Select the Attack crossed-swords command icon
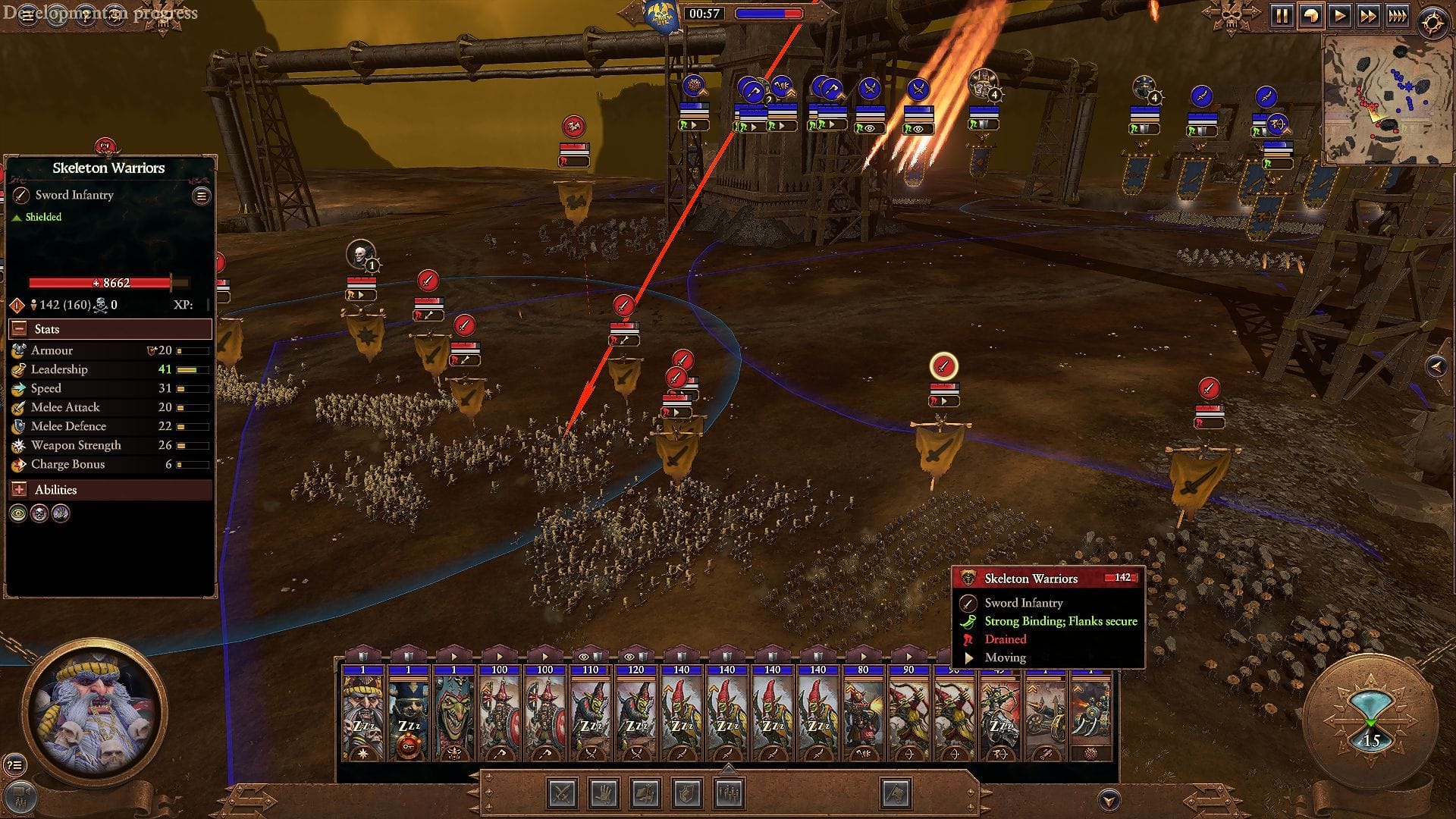This screenshot has width=1456, height=819. (x=561, y=794)
